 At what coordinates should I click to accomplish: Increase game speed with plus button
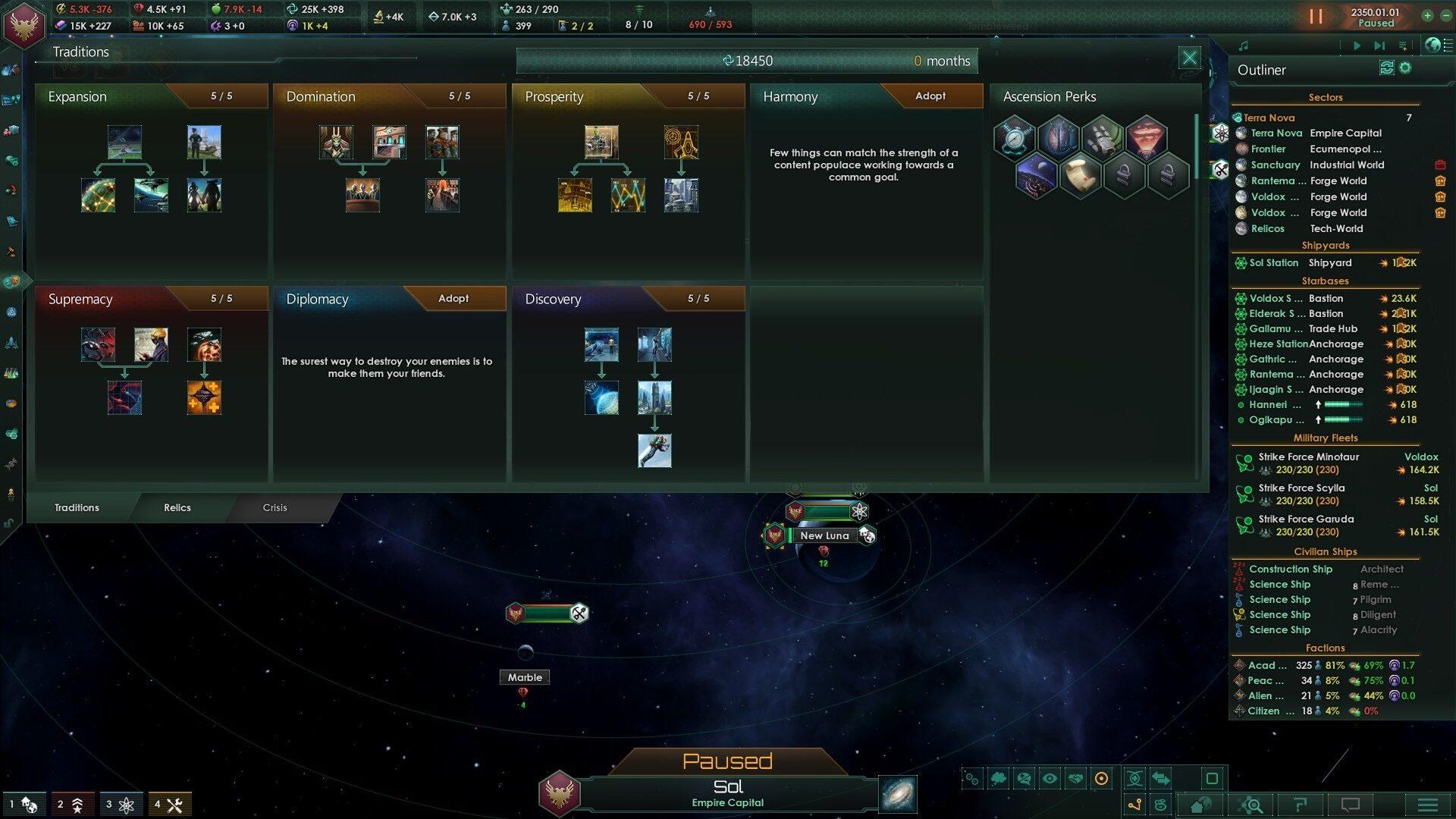click(1427, 15)
